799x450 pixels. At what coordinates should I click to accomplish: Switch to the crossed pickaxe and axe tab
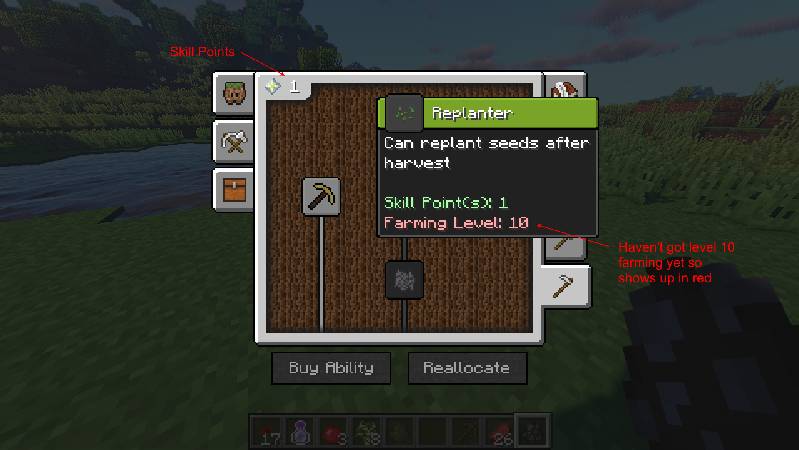(x=235, y=143)
